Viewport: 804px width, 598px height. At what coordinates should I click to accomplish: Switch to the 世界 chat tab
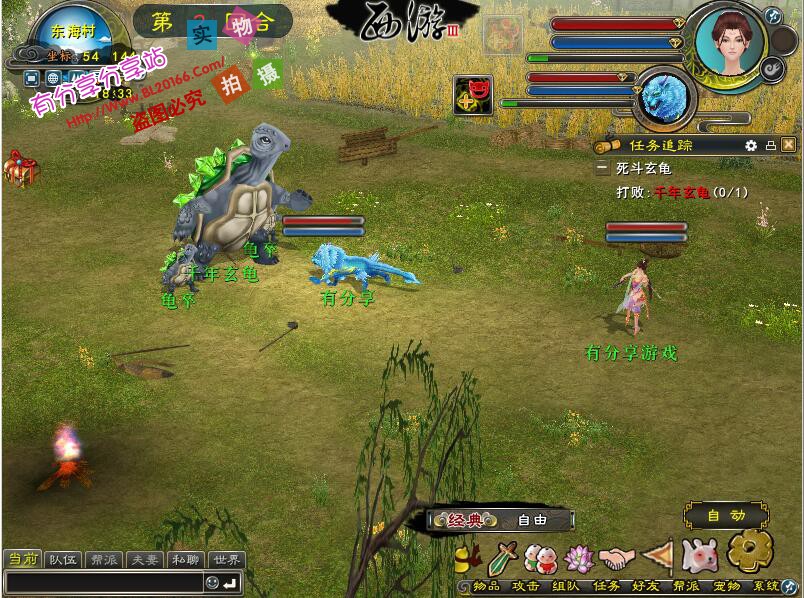pyautogui.click(x=228, y=560)
